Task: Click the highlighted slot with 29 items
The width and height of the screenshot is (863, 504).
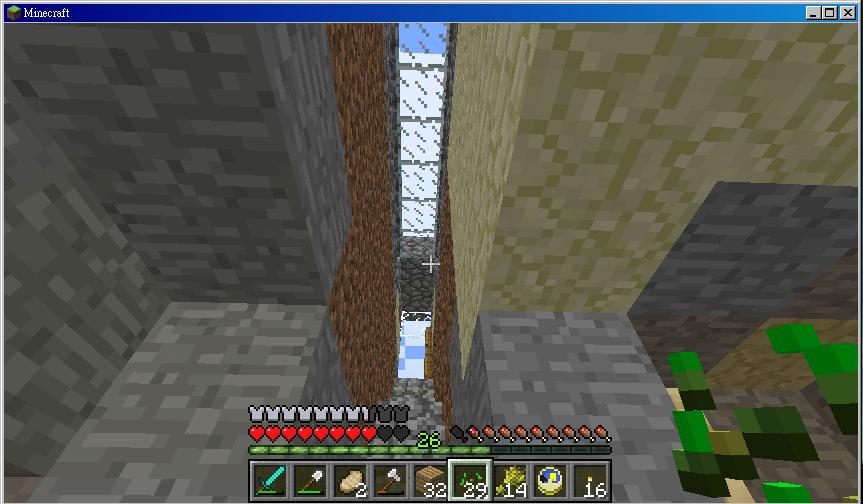Action: click(x=470, y=480)
